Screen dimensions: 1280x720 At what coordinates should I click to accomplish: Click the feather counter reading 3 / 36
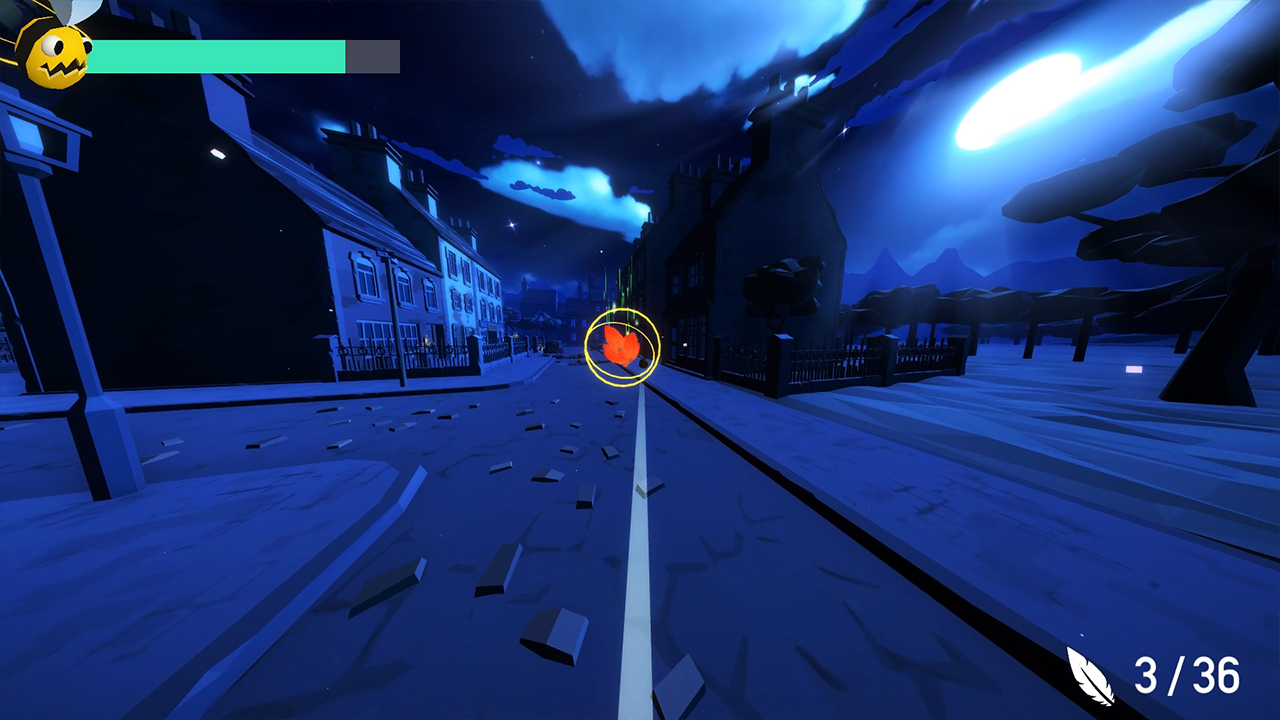[x=1188, y=675]
